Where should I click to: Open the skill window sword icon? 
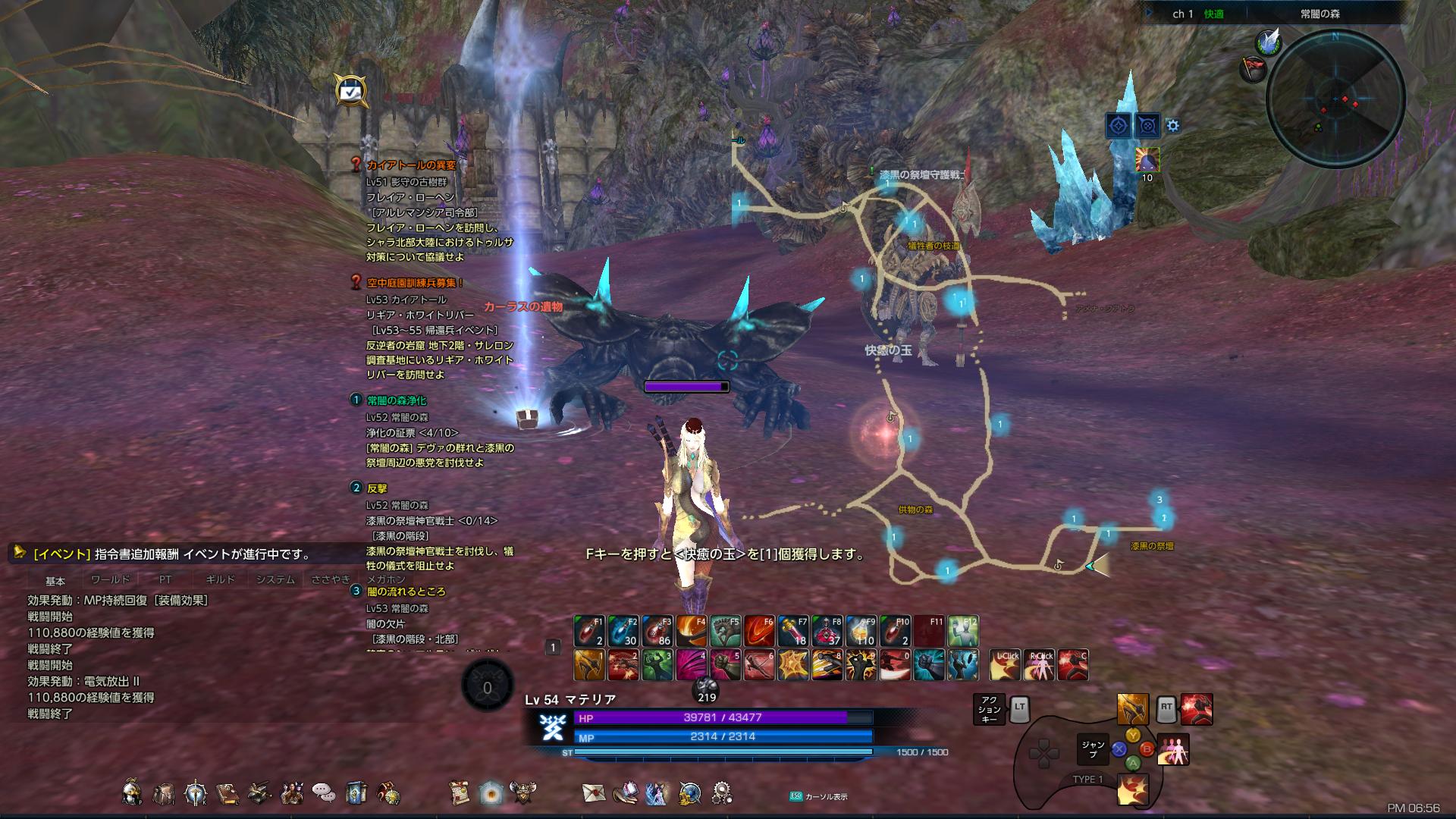coord(195,792)
